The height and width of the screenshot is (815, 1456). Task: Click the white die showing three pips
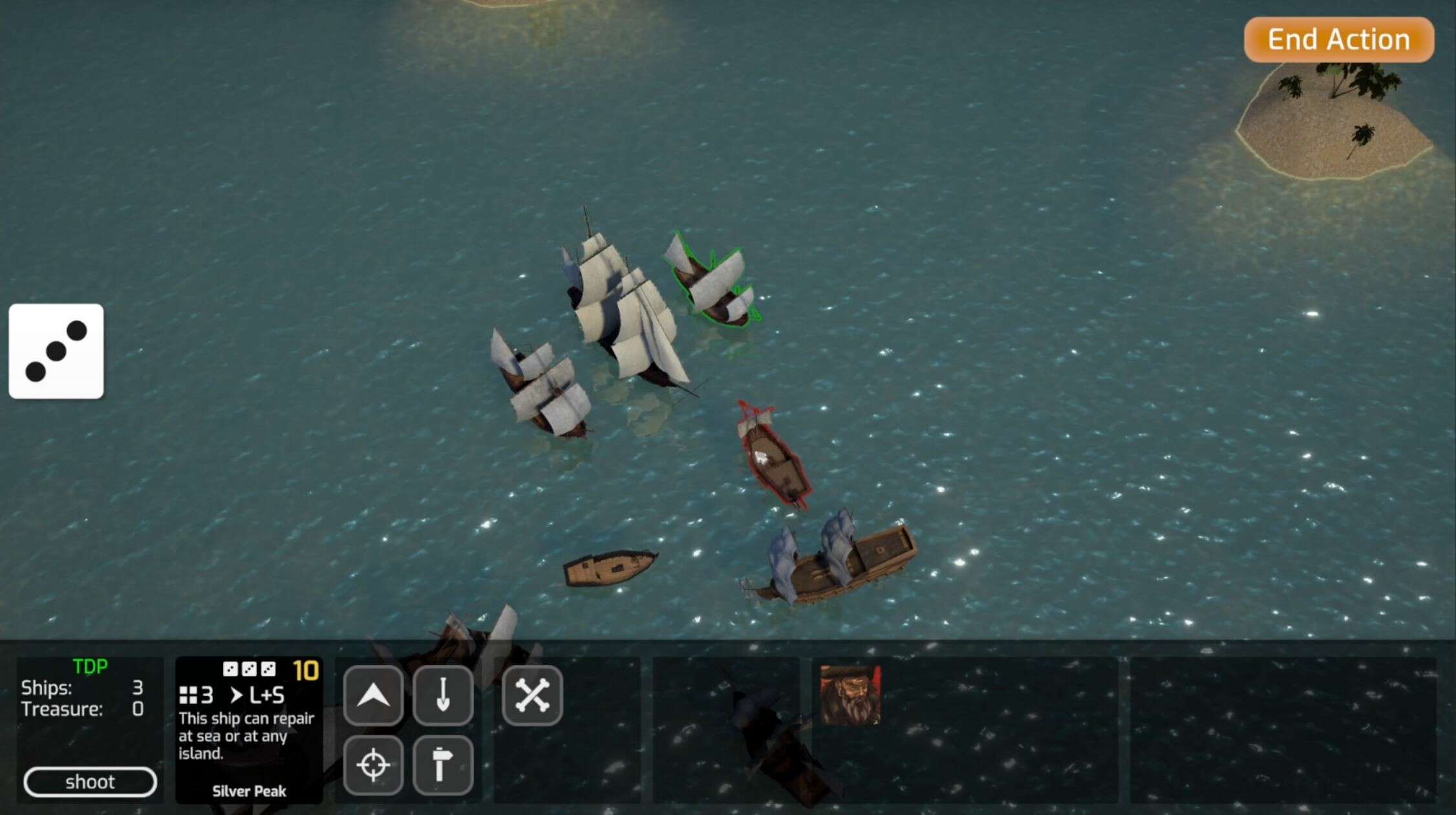pos(57,350)
